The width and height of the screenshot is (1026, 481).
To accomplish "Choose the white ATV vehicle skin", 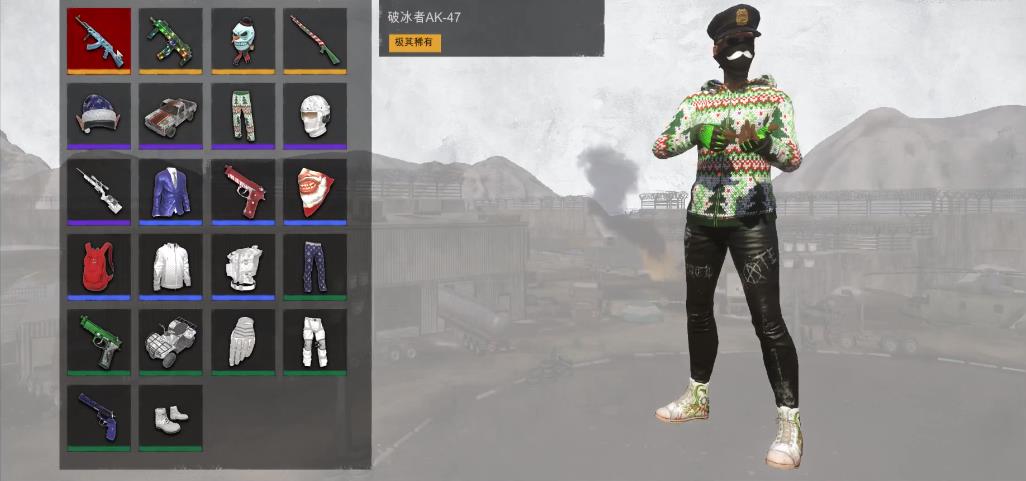I will click(171, 340).
